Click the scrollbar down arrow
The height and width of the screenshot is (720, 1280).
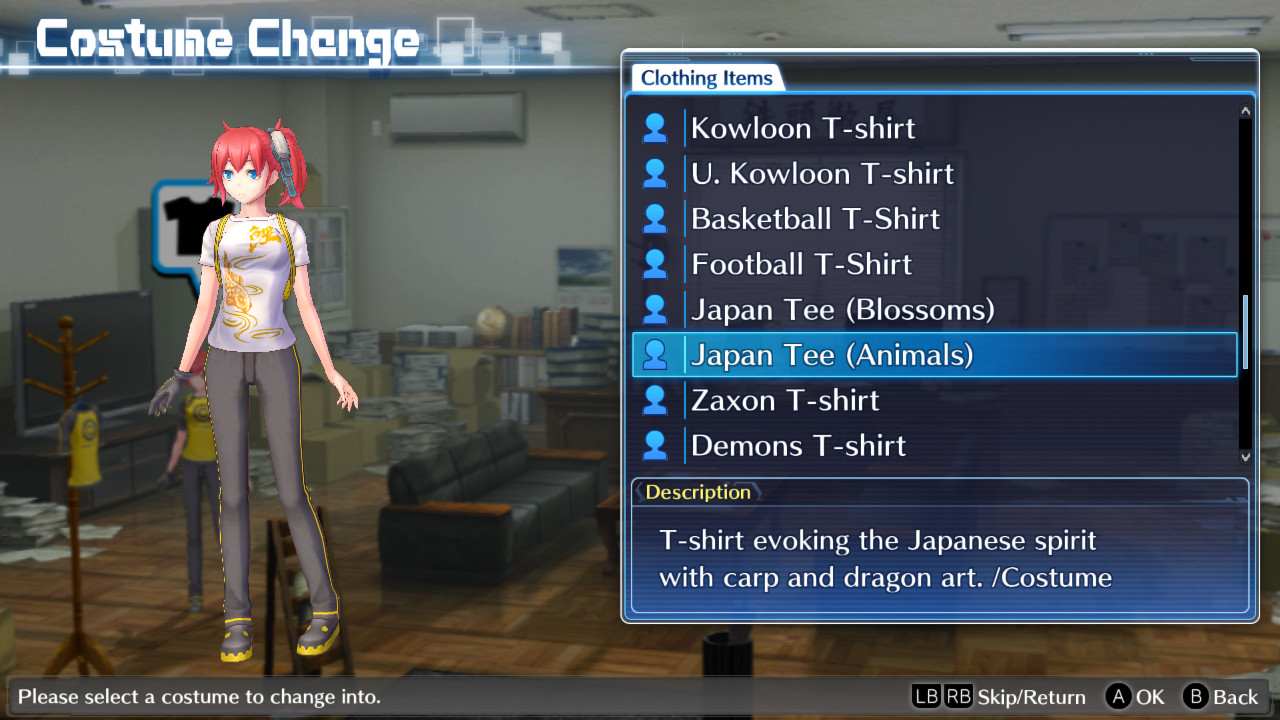pos(1243,455)
